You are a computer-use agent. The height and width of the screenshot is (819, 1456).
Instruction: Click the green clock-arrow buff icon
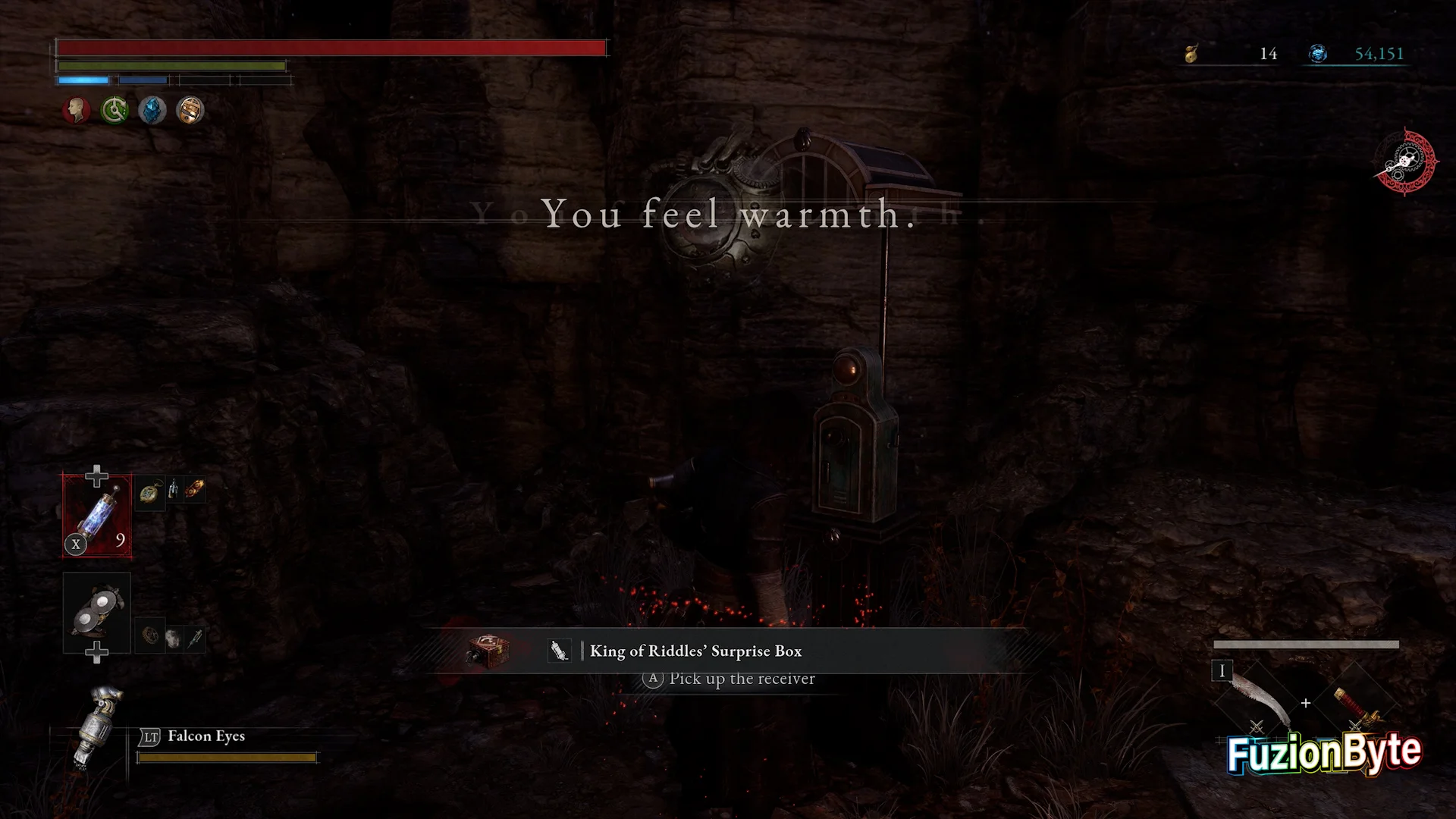(115, 111)
